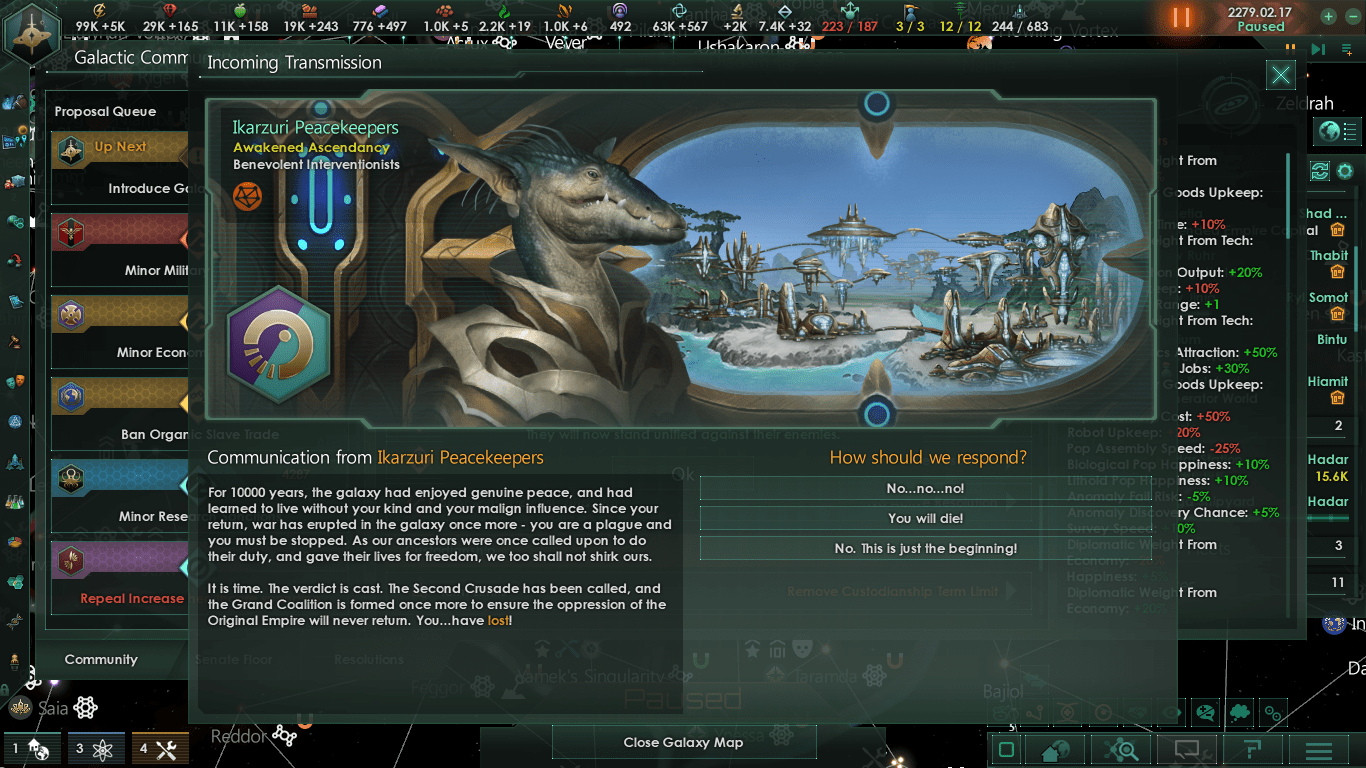Switch to the Community tab

(101, 659)
